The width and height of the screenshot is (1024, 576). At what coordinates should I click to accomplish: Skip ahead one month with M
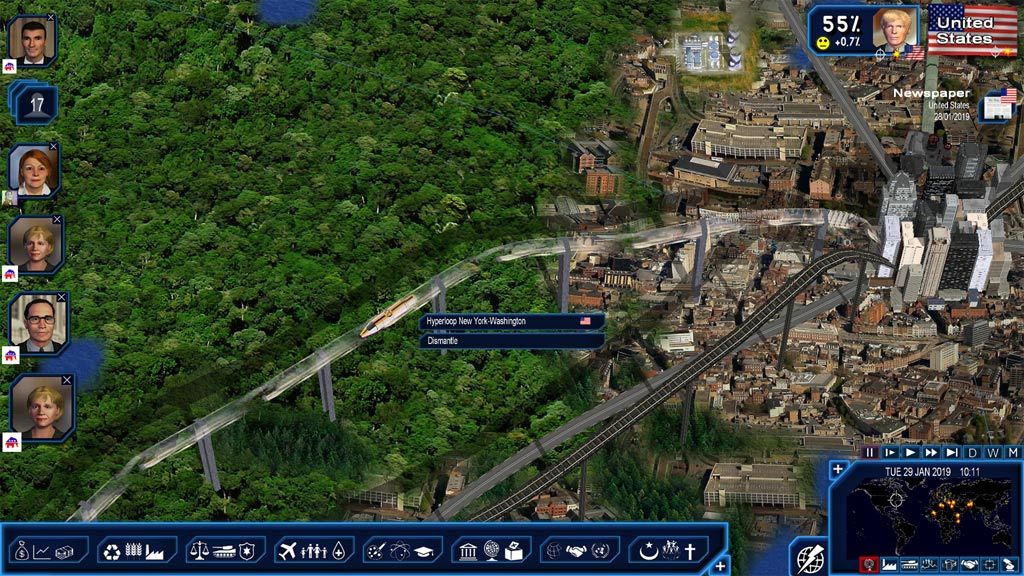pyautogui.click(x=1012, y=452)
